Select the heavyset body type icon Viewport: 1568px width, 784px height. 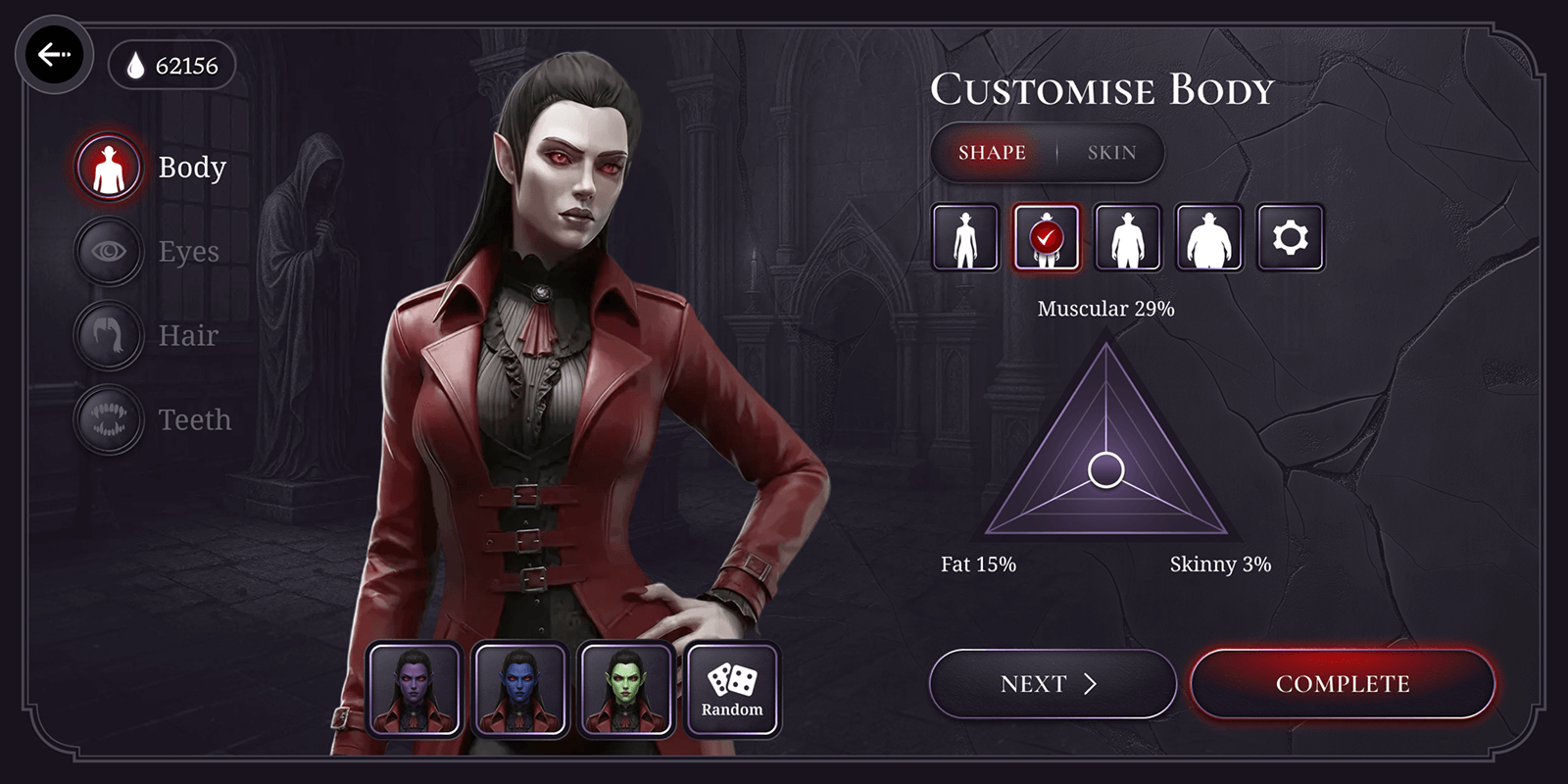tap(1208, 237)
